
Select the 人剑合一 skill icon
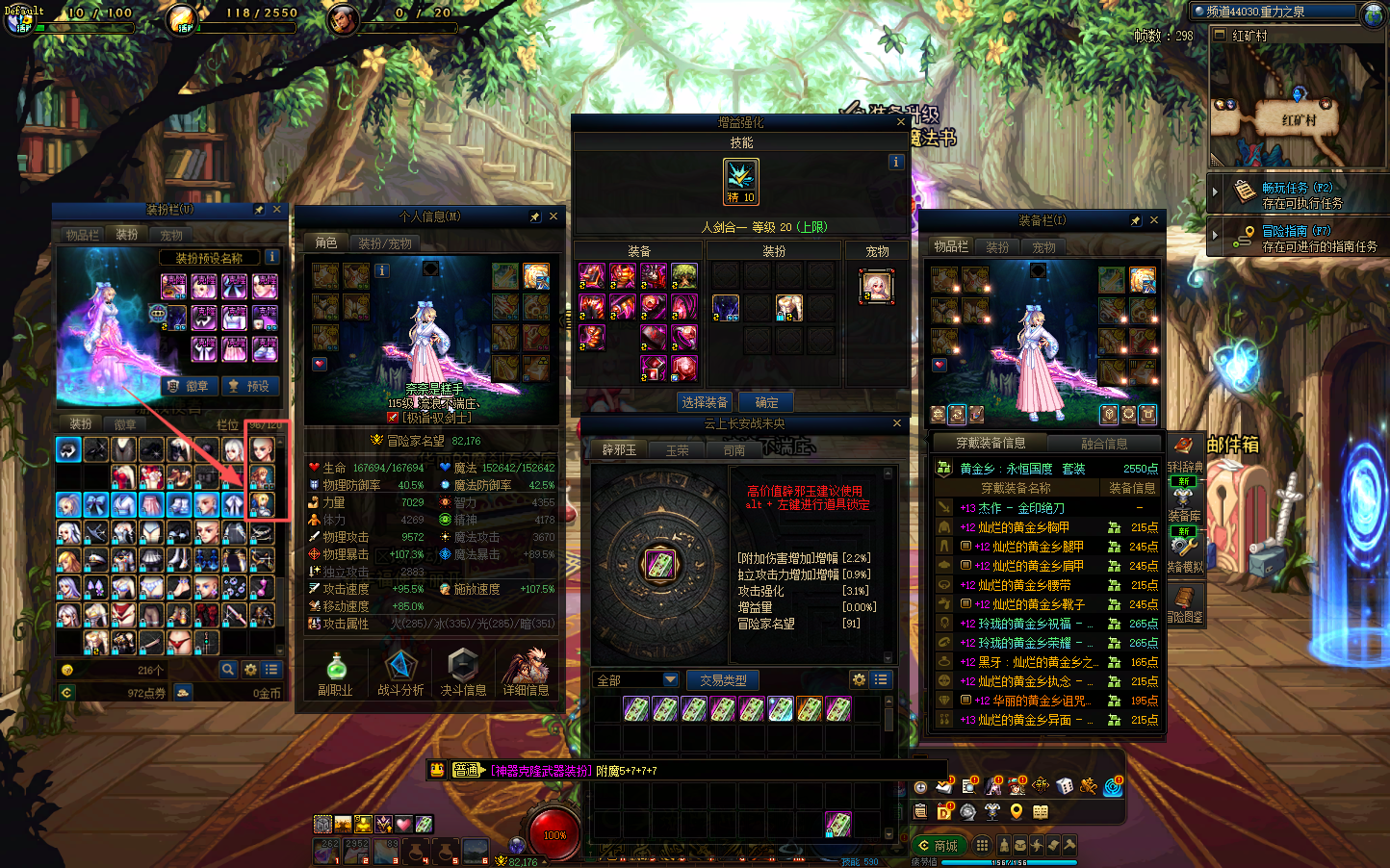[x=741, y=181]
